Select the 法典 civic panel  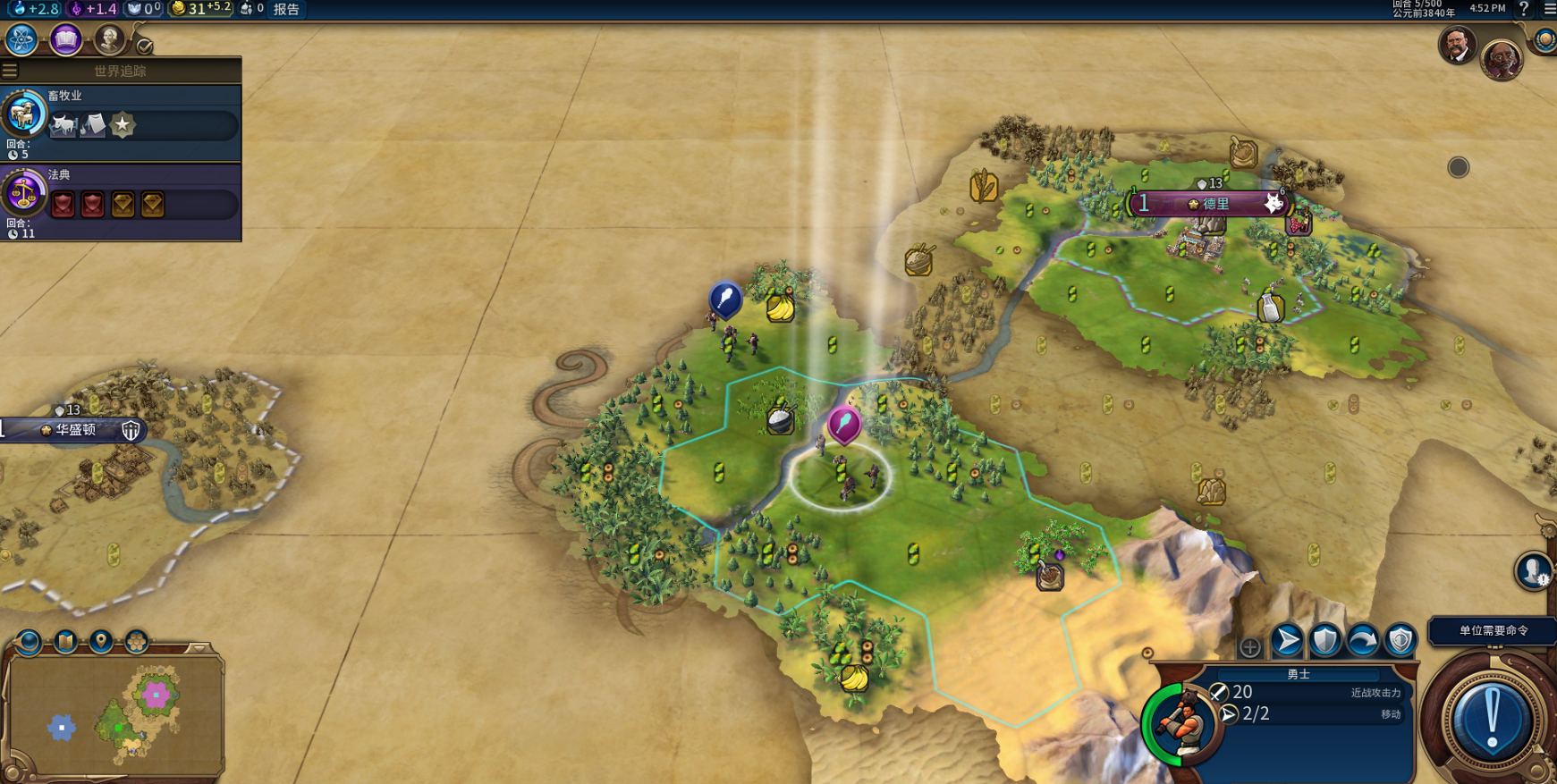tap(121, 202)
